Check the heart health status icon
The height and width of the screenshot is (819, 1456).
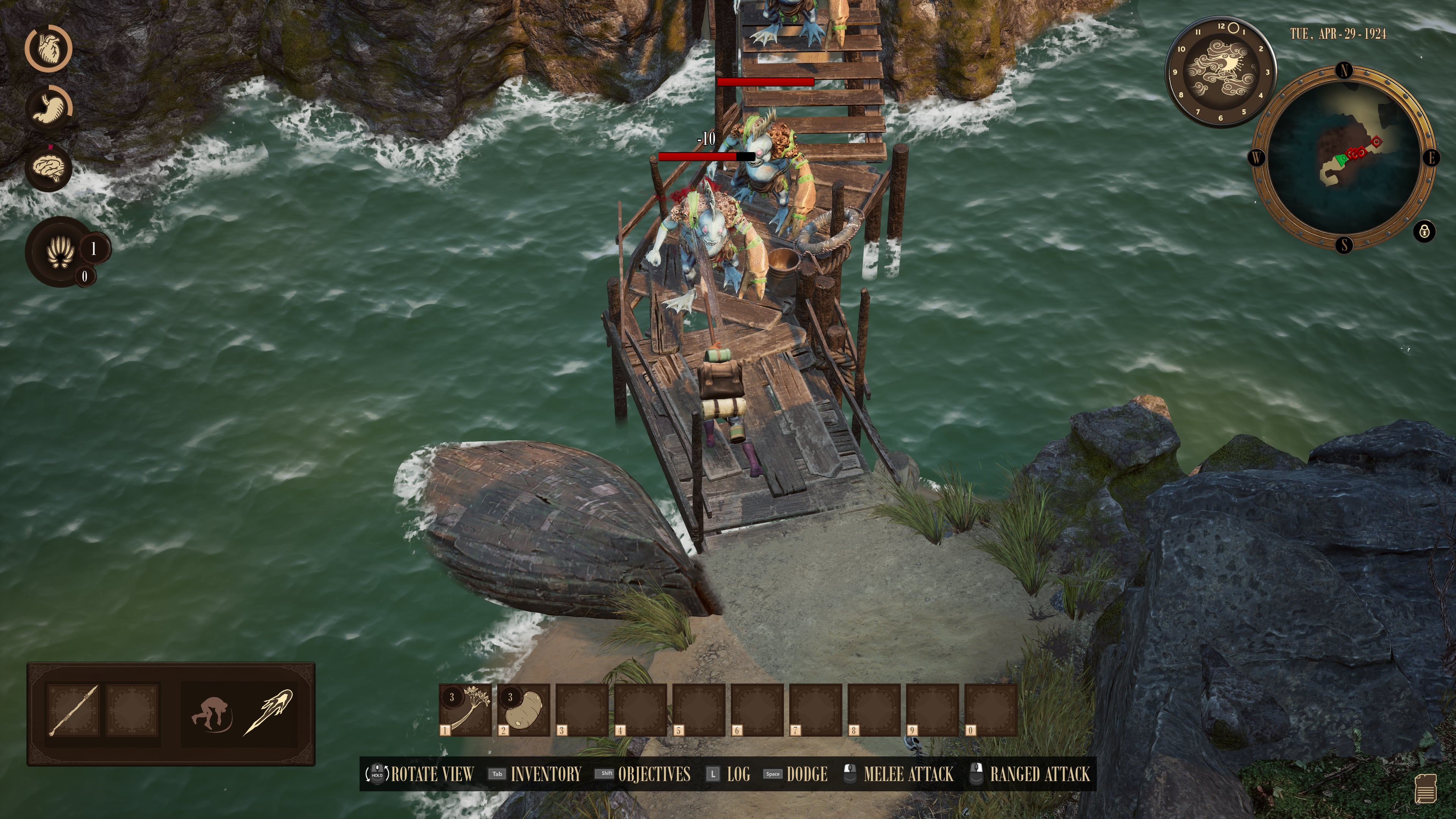point(49,47)
